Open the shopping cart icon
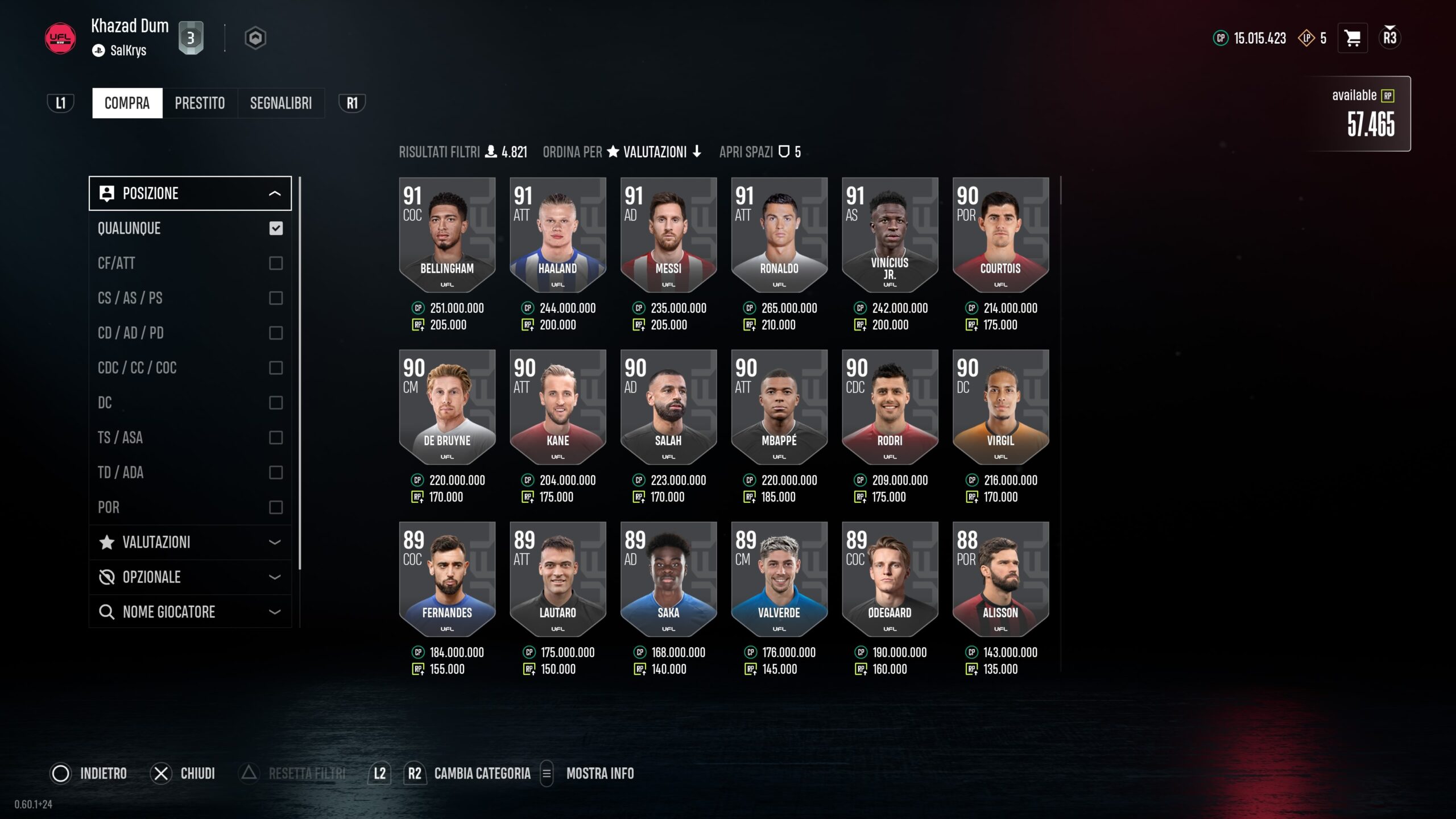 pyautogui.click(x=1352, y=39)
